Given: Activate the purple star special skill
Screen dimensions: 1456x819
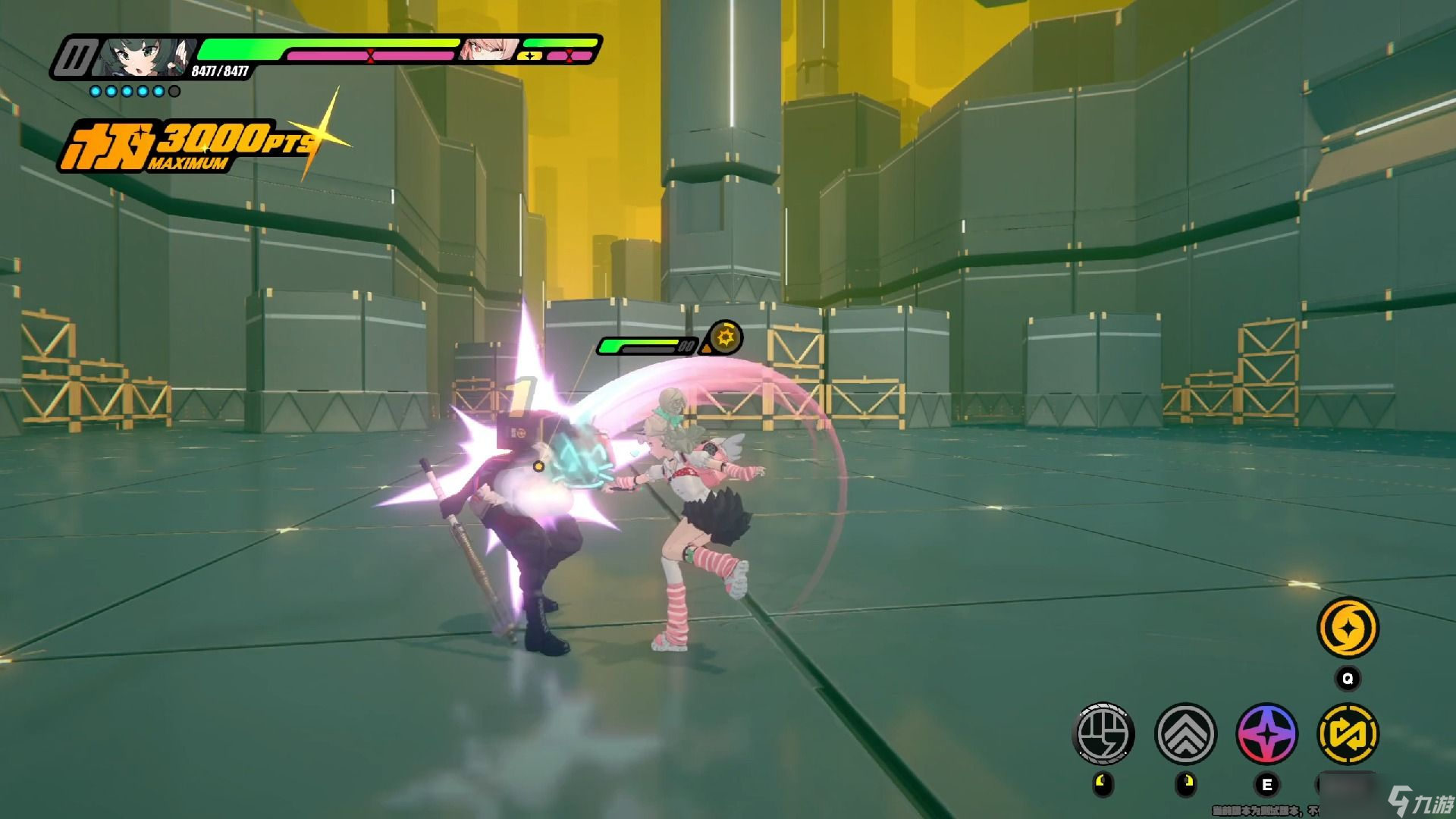Looking at the screenshot, I should point(1266,733).
